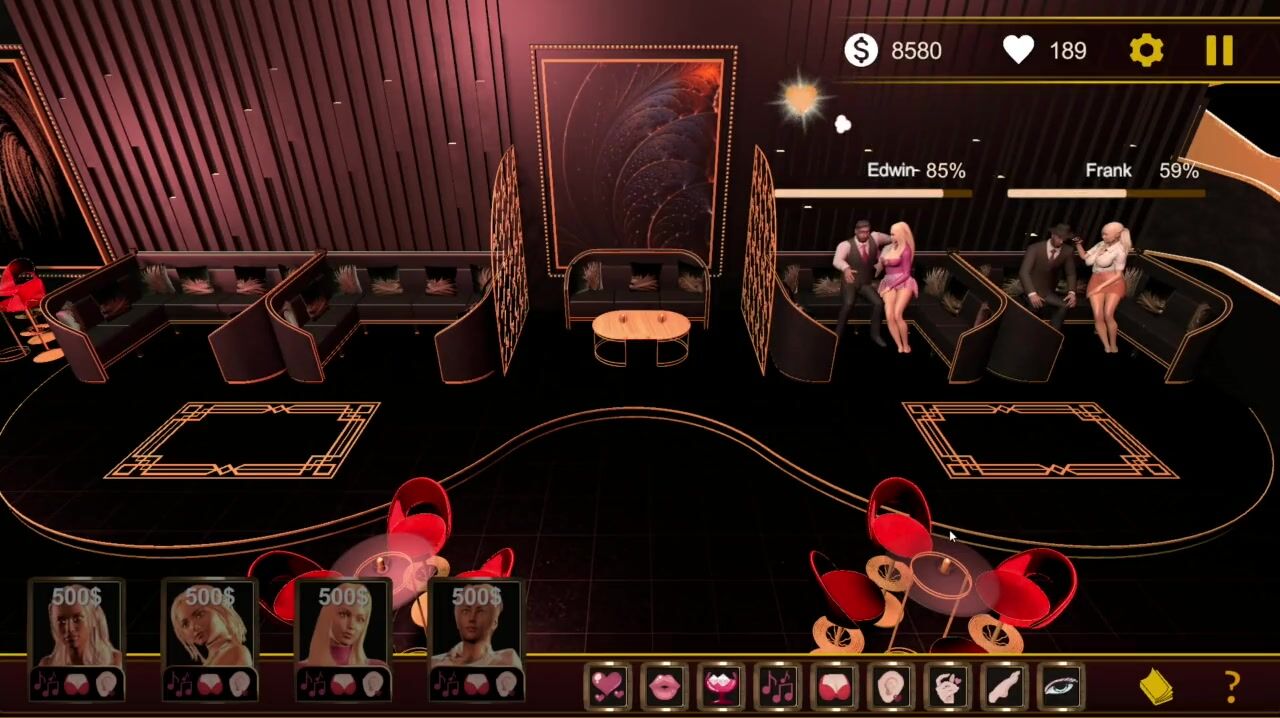
Task: Select the leg and foot action icon
Action: pos(1004,686)
